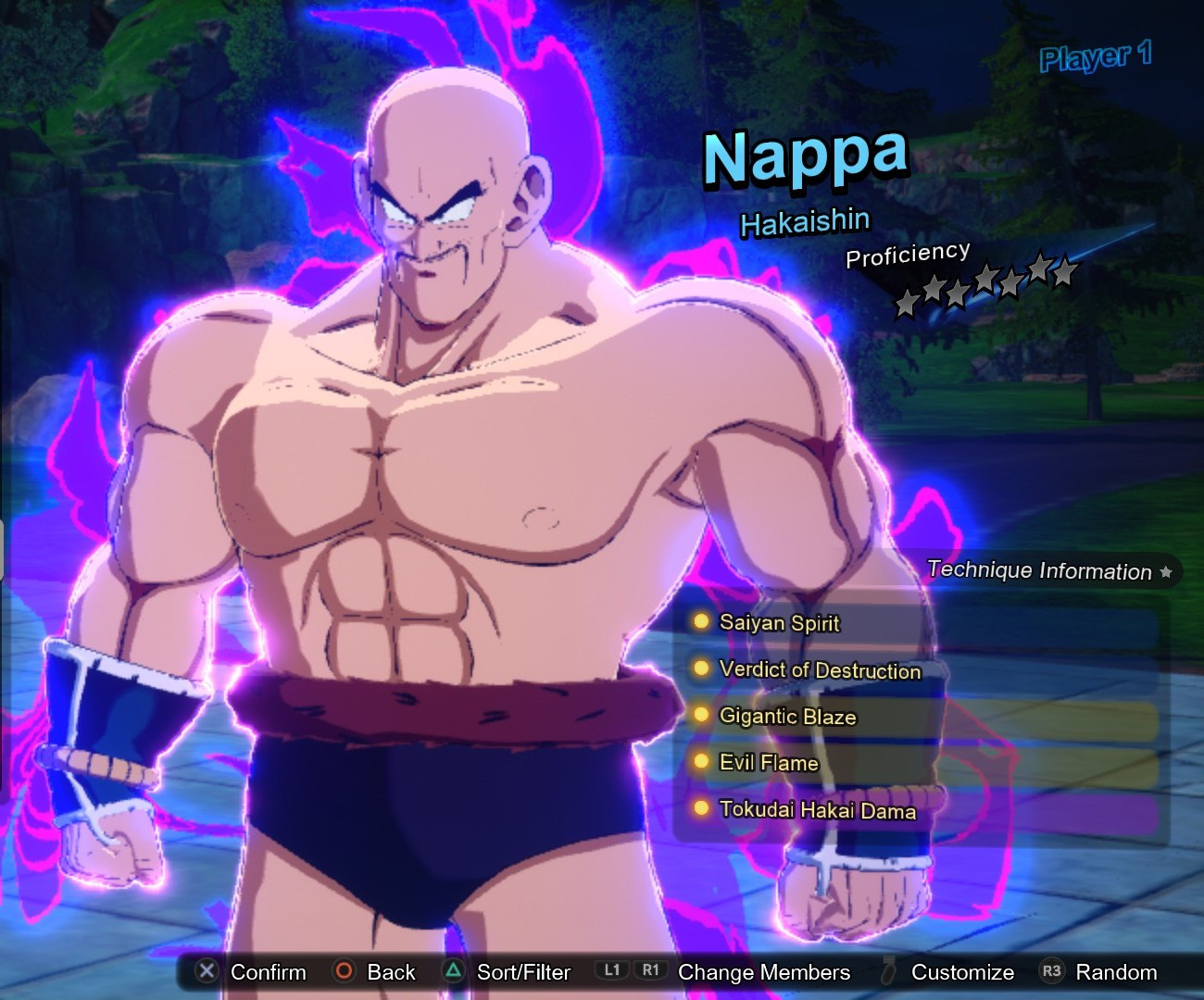Click the X Confirm controller icon
The height and width of the screenshot is (1000, 1204).
coord(206,972)
